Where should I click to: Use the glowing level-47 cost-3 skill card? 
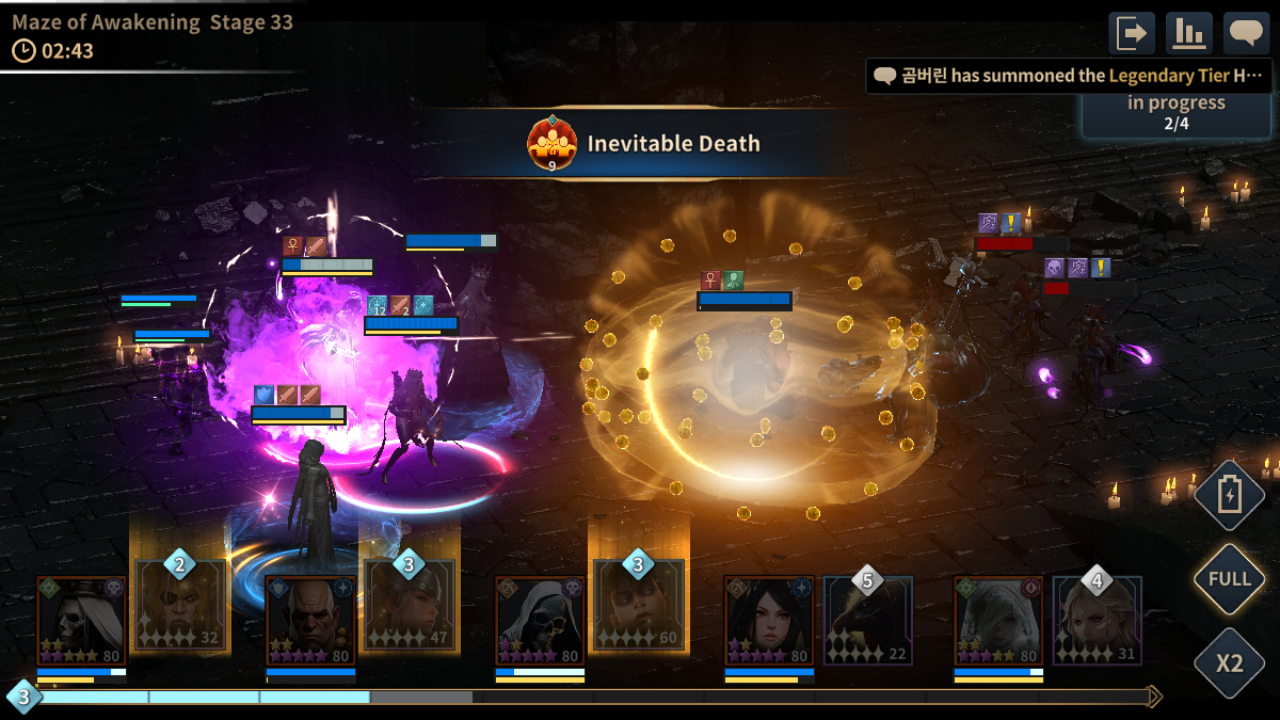tap(409, 605)
